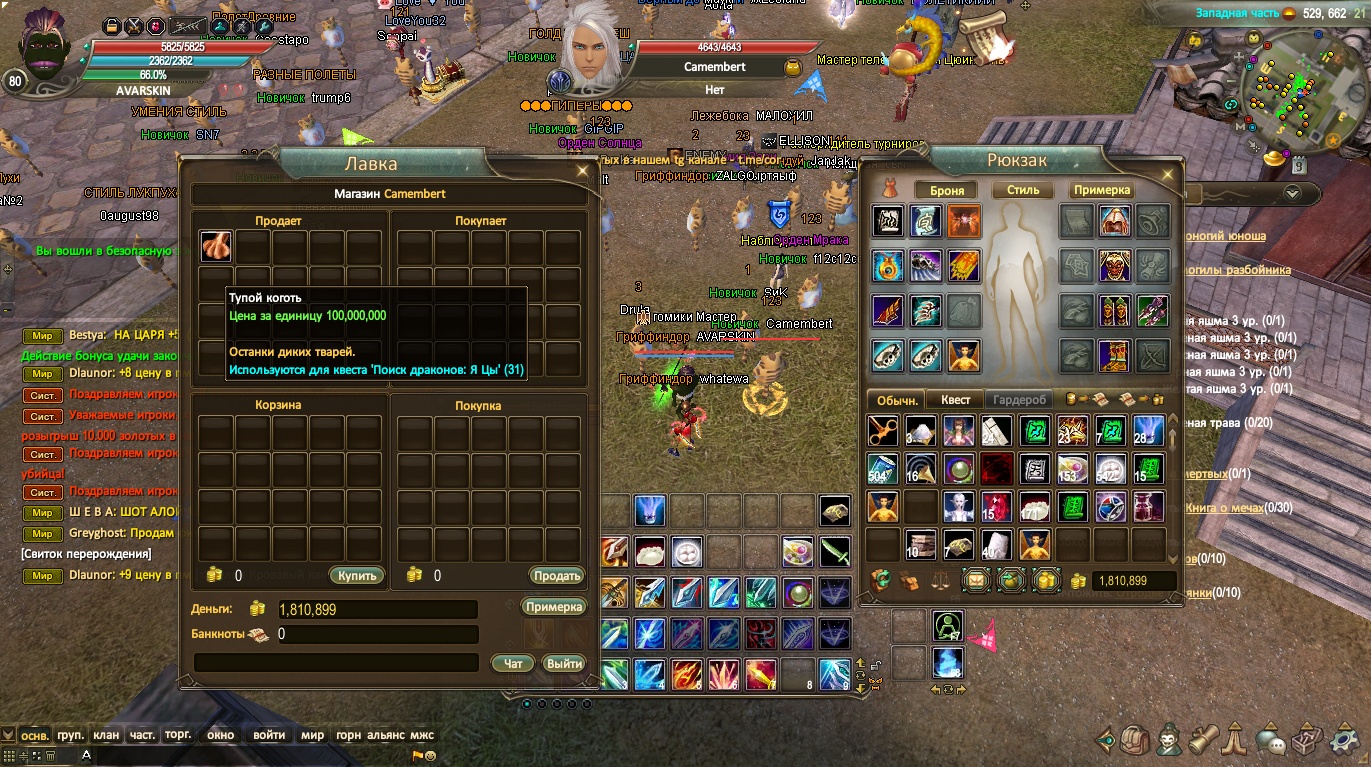The height and width of the screenshot is (767, 1371).
Task: Select the торг. trade chat tab
Action: coord(178,735)
